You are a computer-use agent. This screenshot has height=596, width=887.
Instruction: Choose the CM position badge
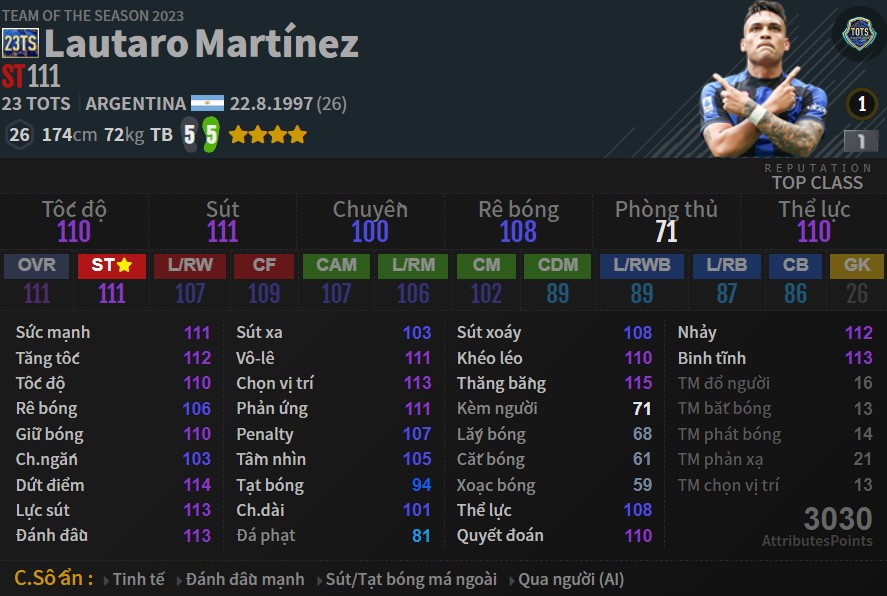pyautogui.click(x=486, y=266)
